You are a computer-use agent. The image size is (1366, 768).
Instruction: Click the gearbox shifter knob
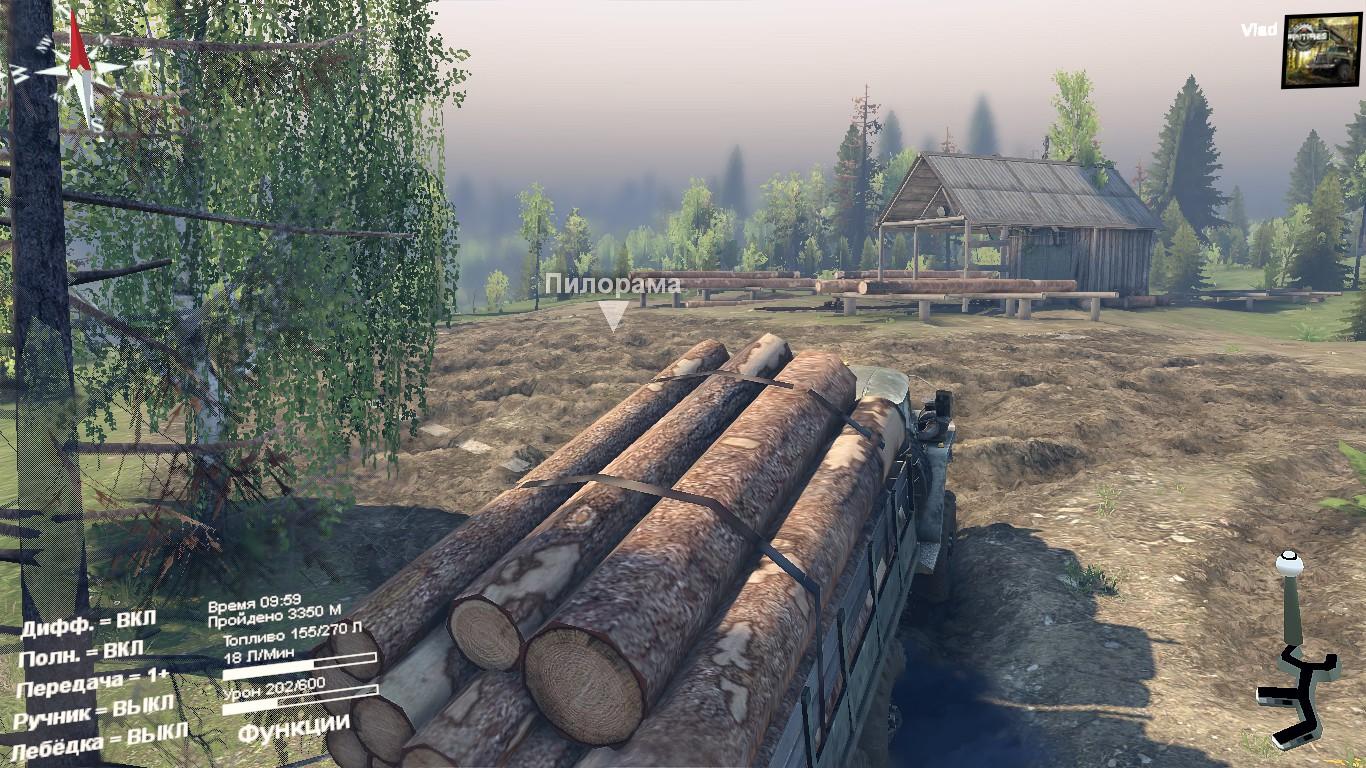(1290, 565)
